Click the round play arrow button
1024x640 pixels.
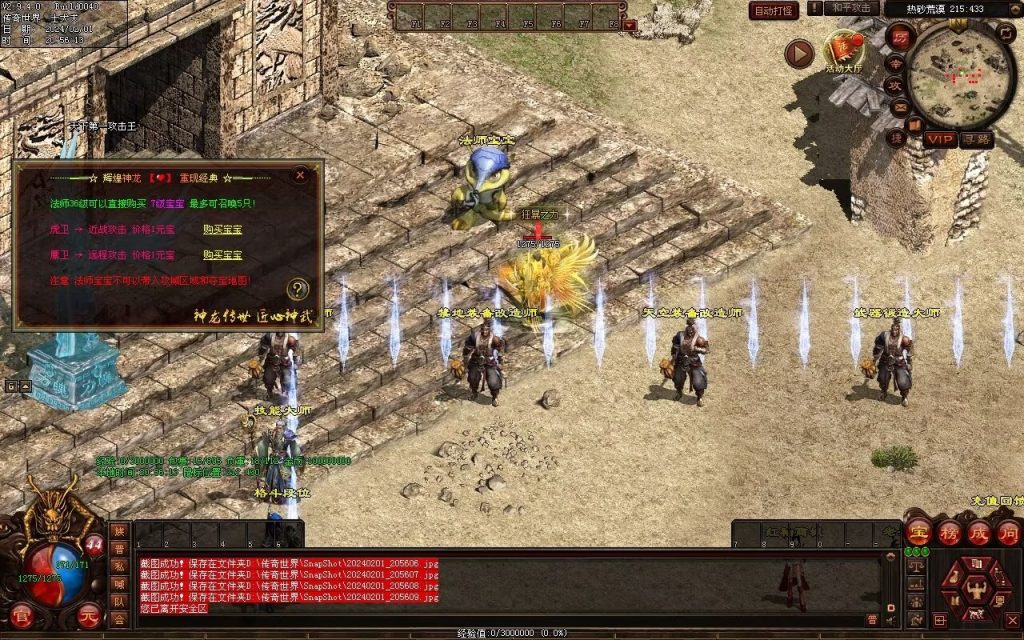[799, 53]
